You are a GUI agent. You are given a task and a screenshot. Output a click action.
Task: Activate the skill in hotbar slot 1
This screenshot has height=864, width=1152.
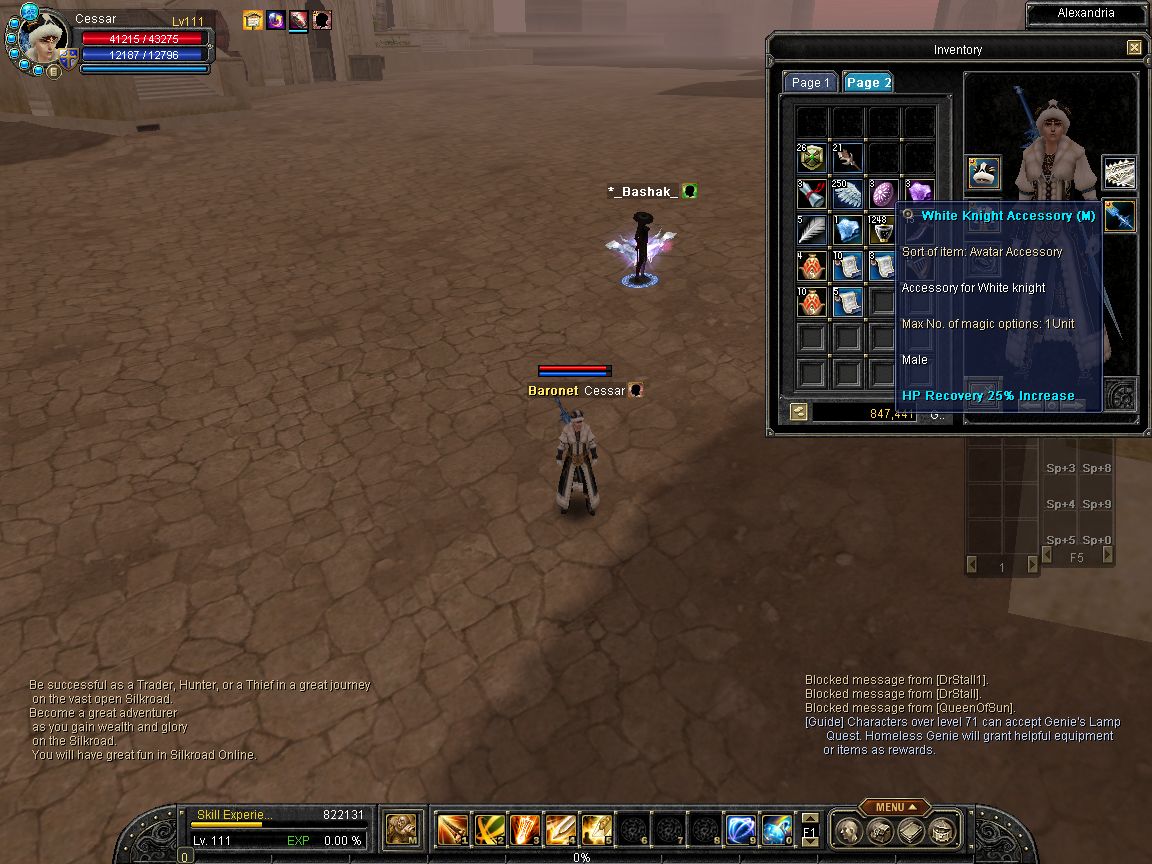pos(452,830)
